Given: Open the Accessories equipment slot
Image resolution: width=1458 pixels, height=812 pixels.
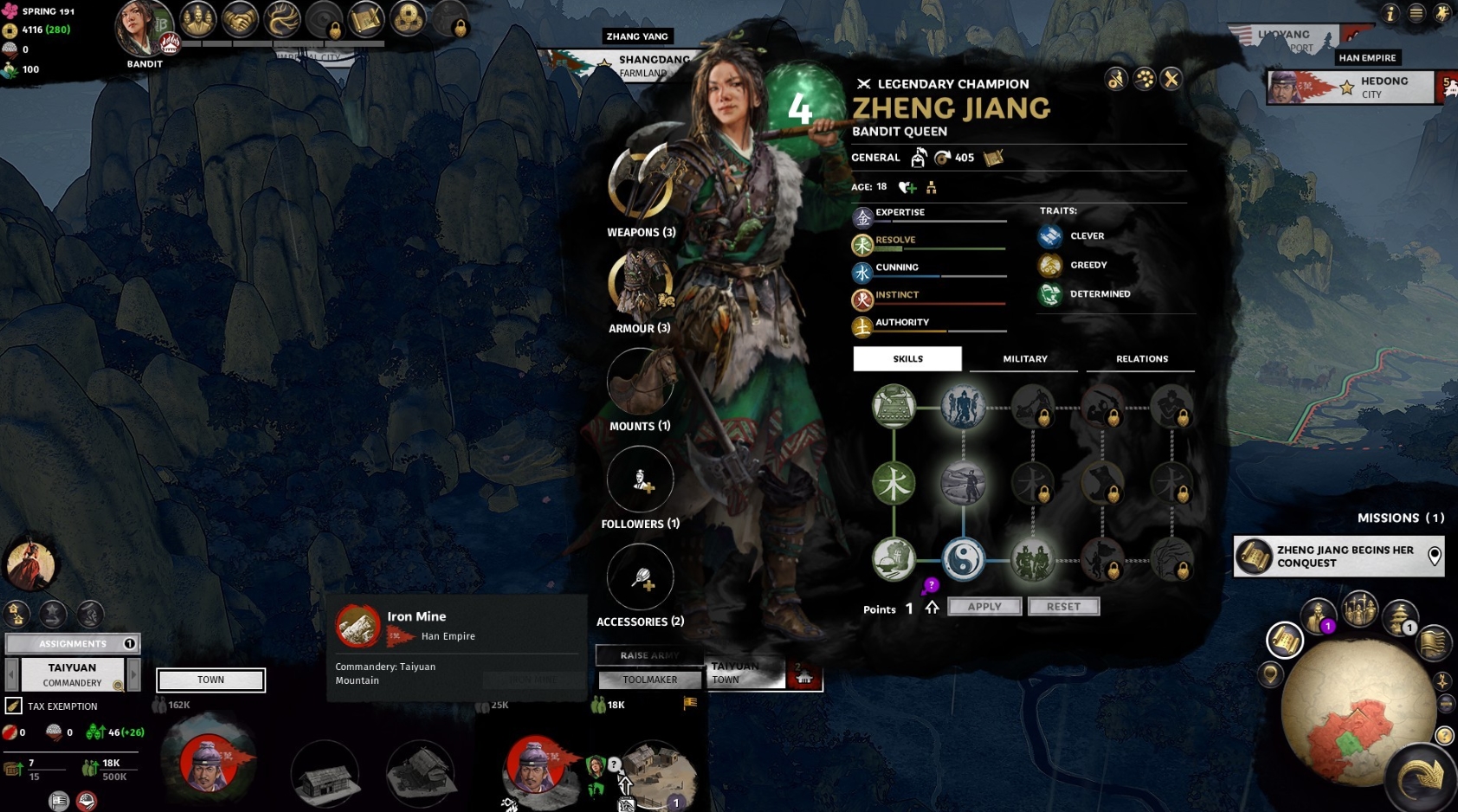Looking at the screenshot, I should click(640, 577).
